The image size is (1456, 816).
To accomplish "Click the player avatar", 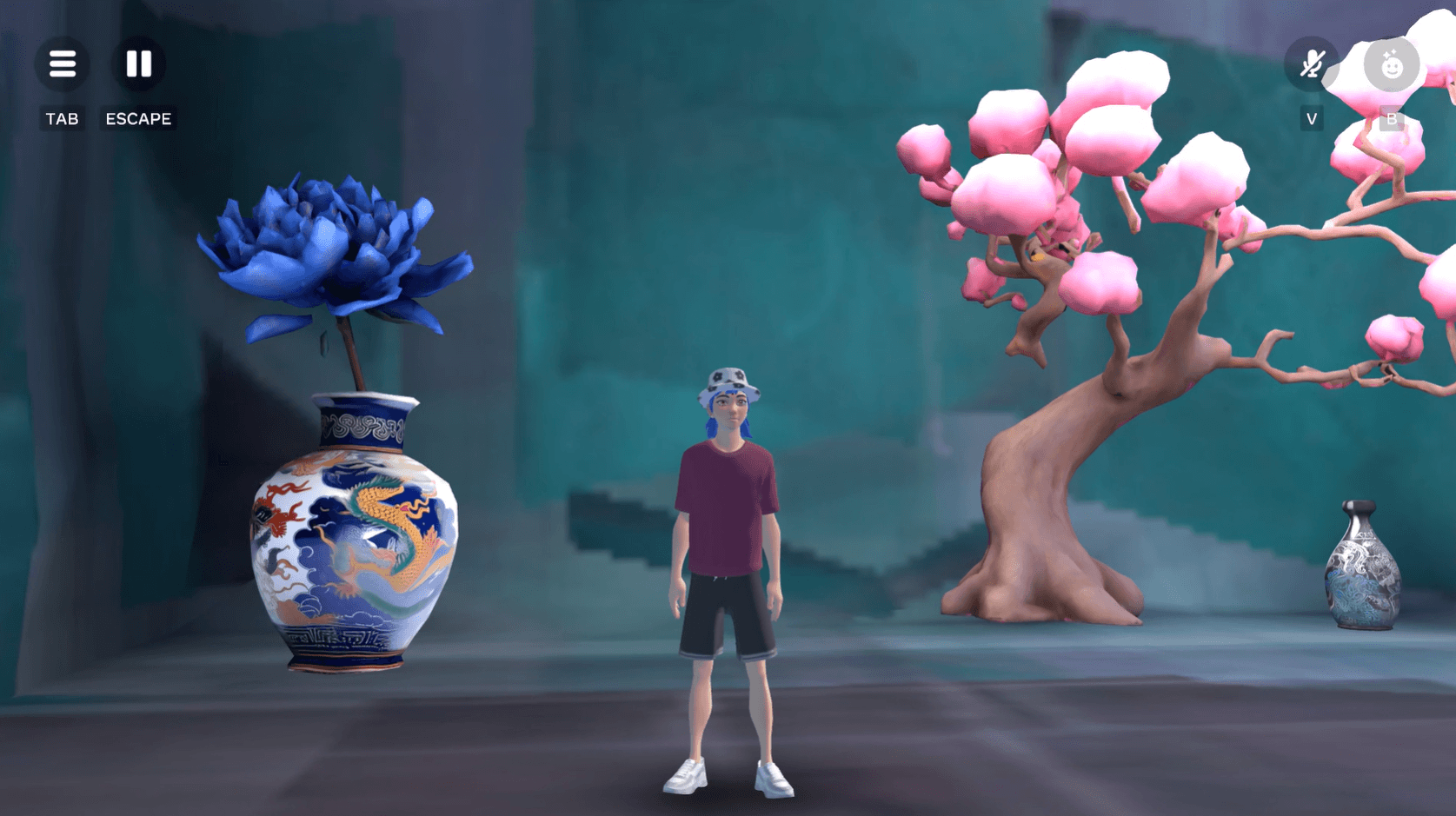I will pyautogui.click(x=728, y=521).
